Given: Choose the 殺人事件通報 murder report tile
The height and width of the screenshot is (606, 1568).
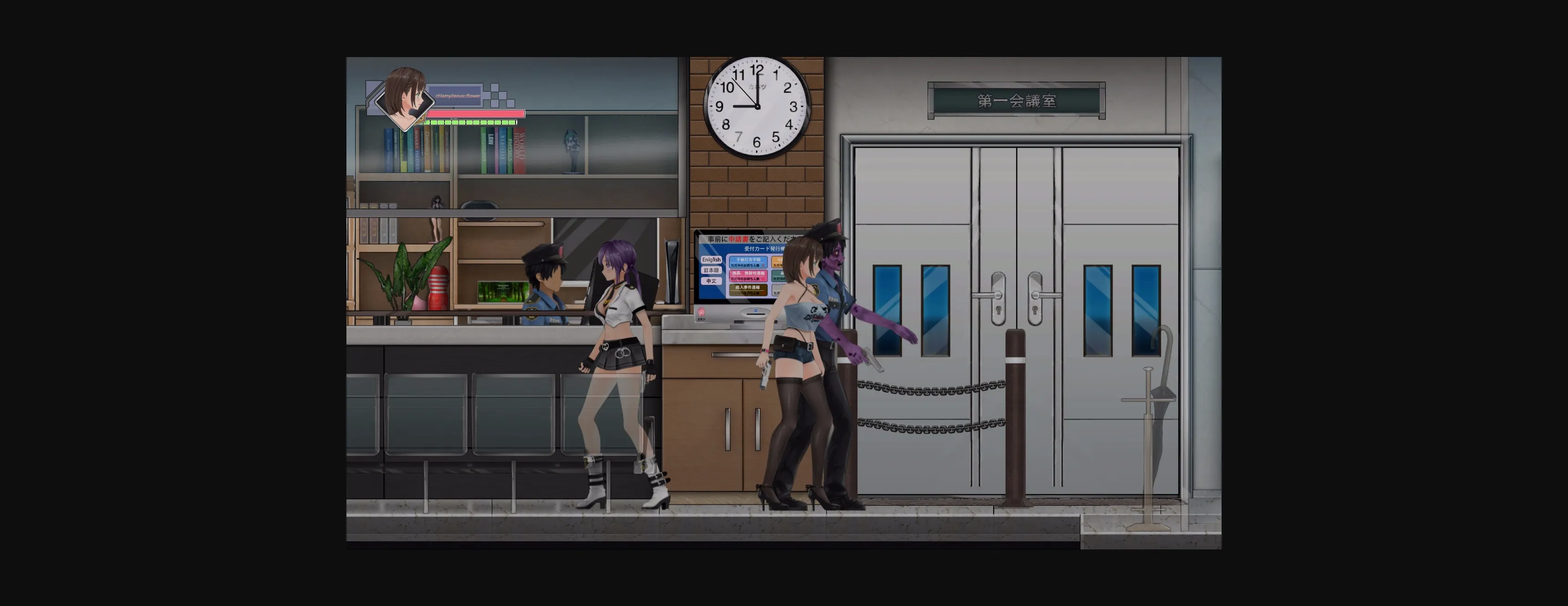Looking at the screenshot, I should point(748,290).
